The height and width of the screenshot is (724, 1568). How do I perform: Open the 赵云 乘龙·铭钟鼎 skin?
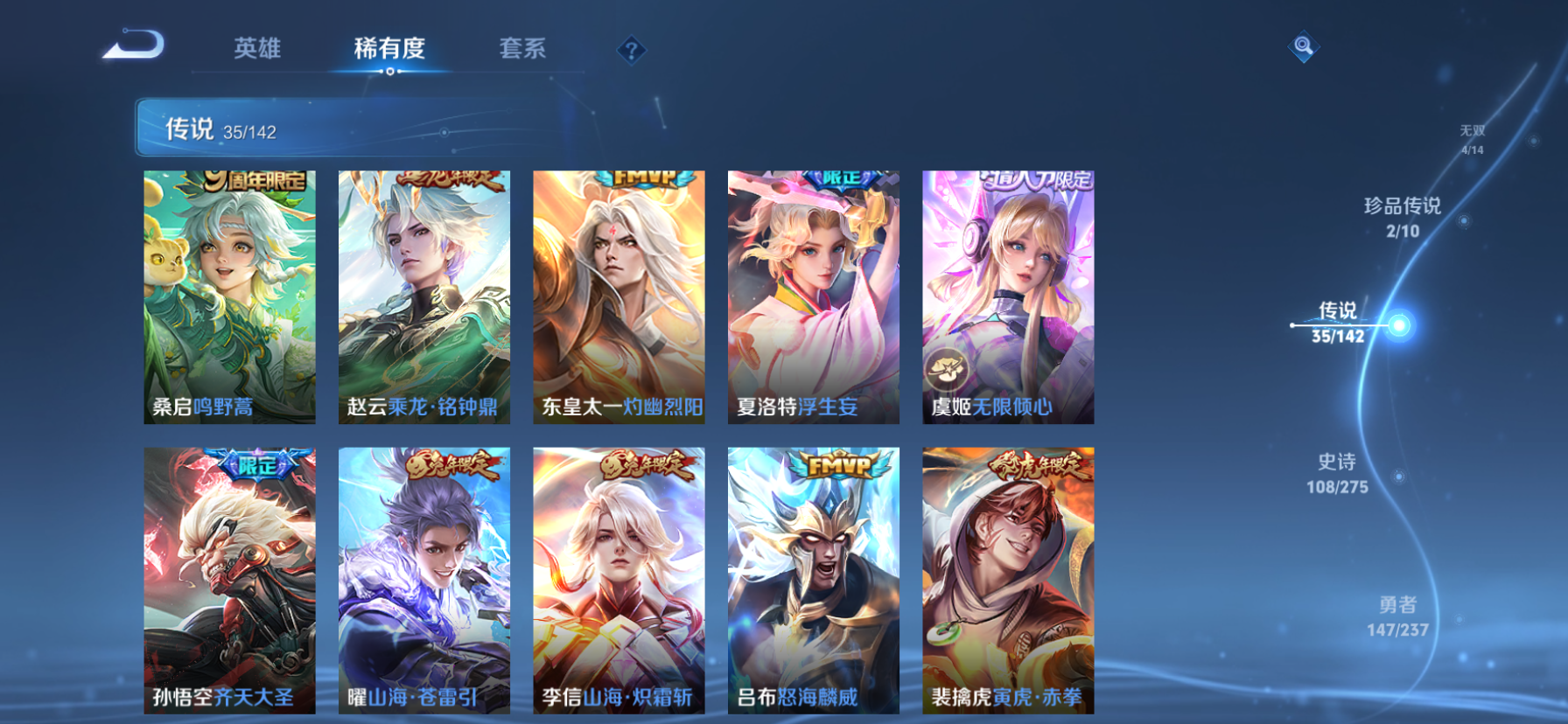424,297
